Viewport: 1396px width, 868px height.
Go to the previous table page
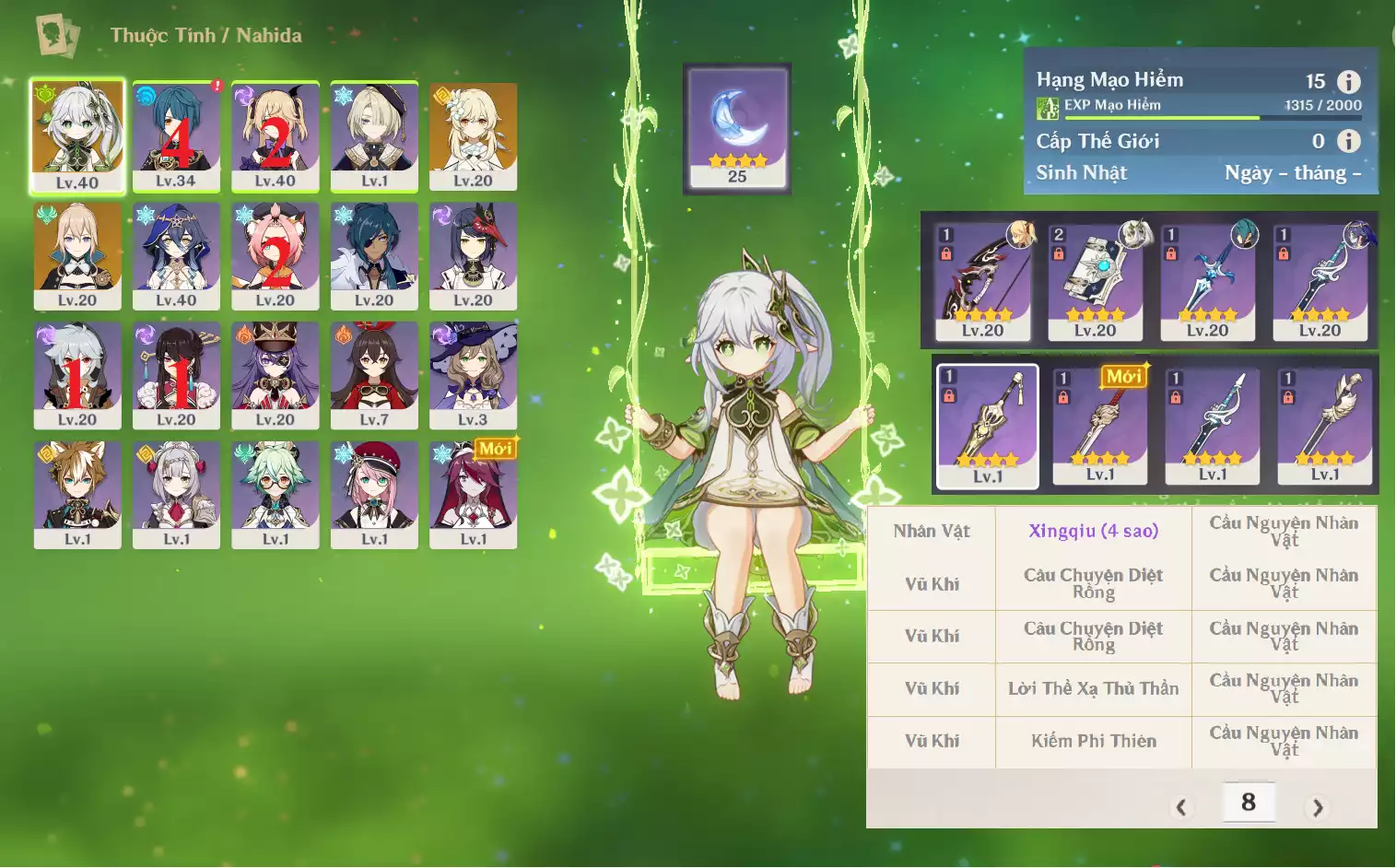click(1181, 808)
